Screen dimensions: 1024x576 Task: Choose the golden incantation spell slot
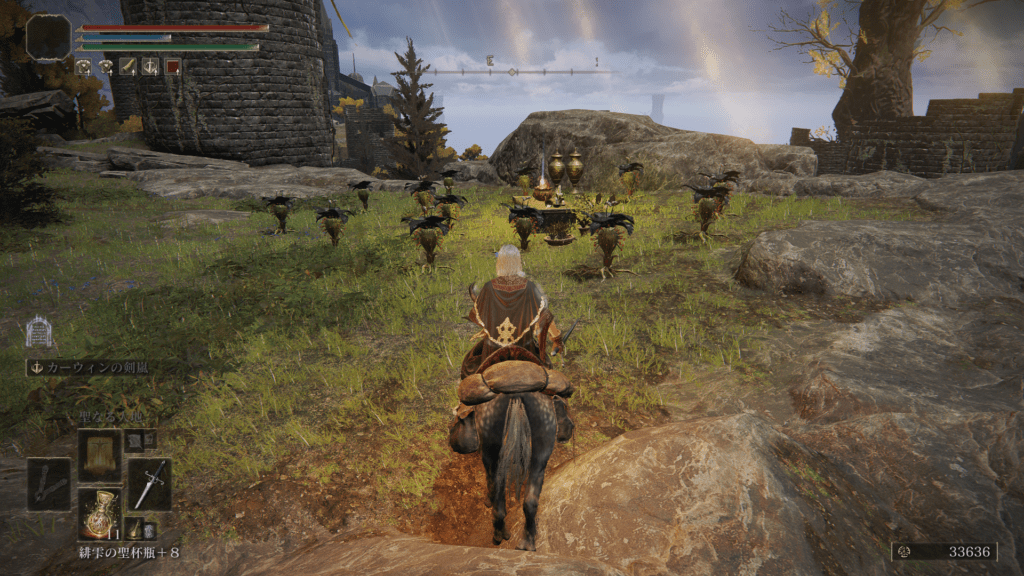point(99,455)
